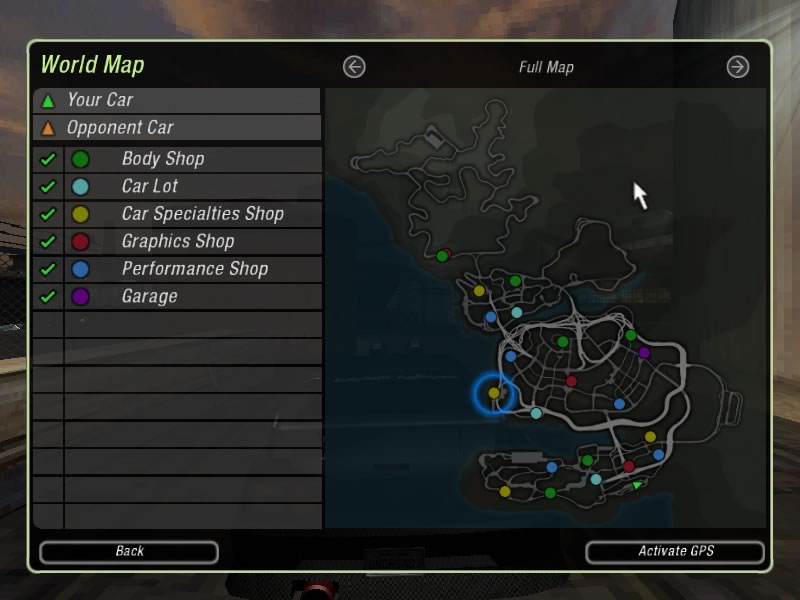Toggle the Graphics Shop checkmark
Image resolution: width=800 pixels, height=600 pixels.
47,241
